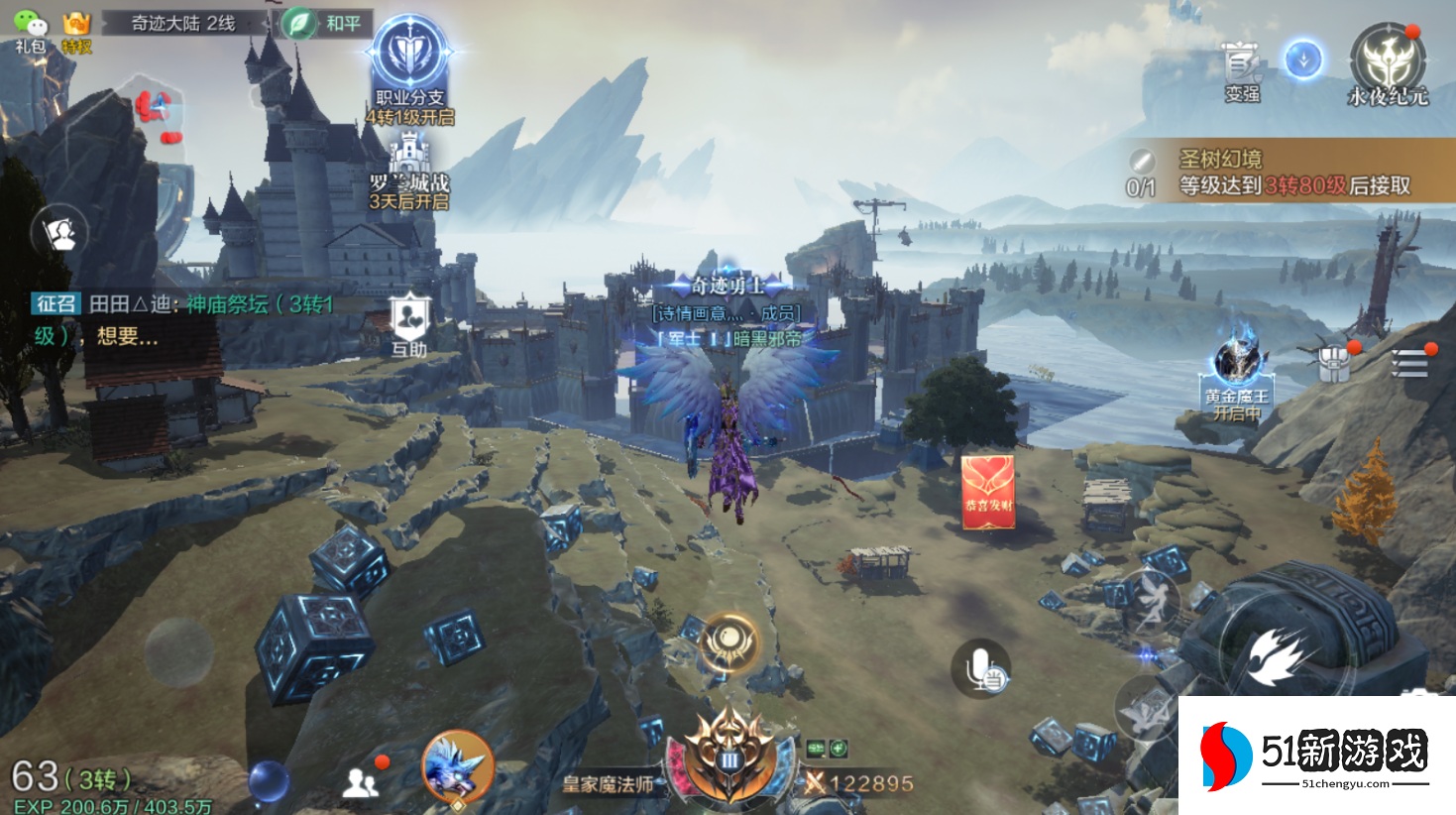Open the friends icon with red dot
This screenshot has width=1456, height=815.
click(363, 781)
